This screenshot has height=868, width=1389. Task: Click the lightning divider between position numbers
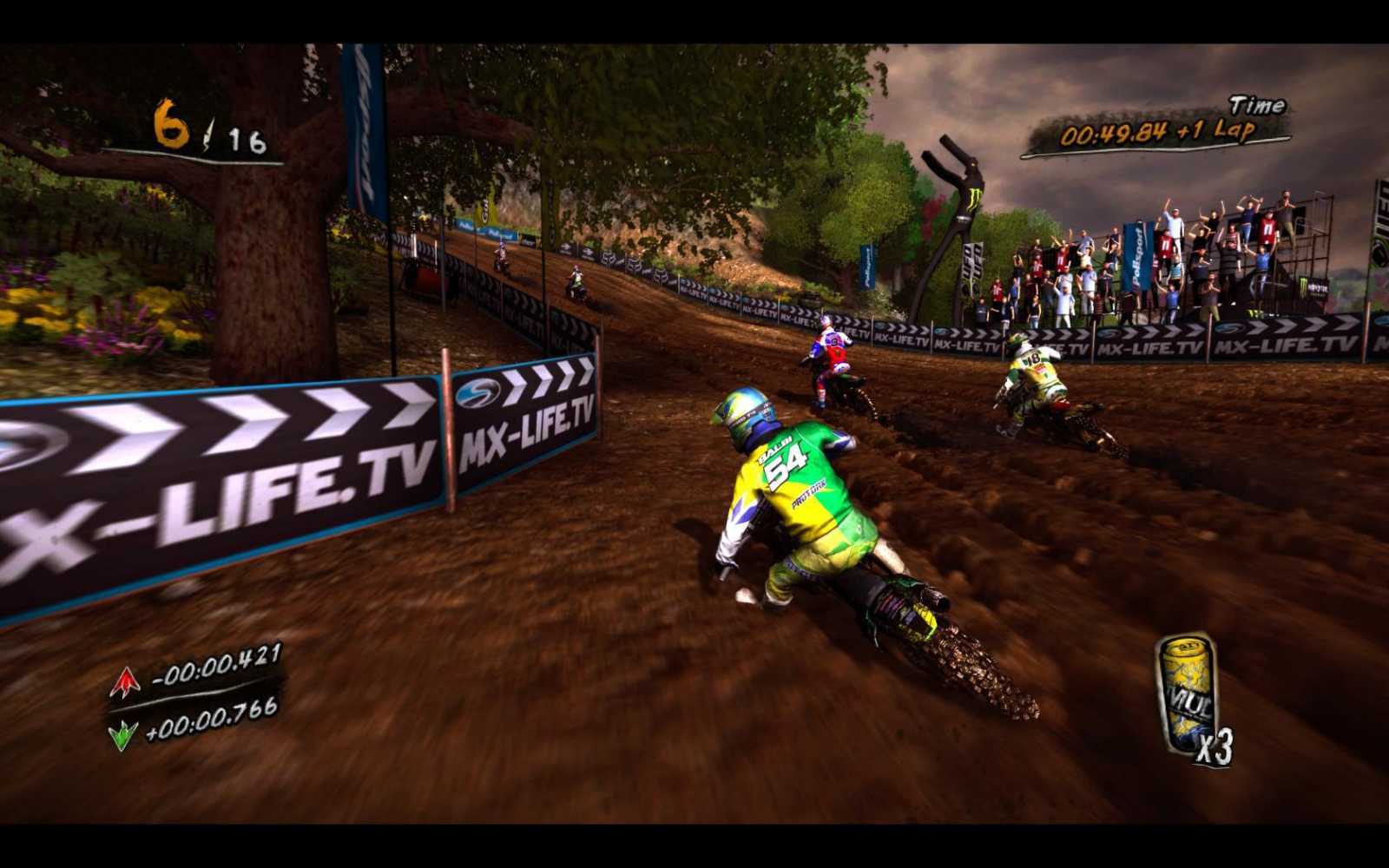[x=207, y=132]
